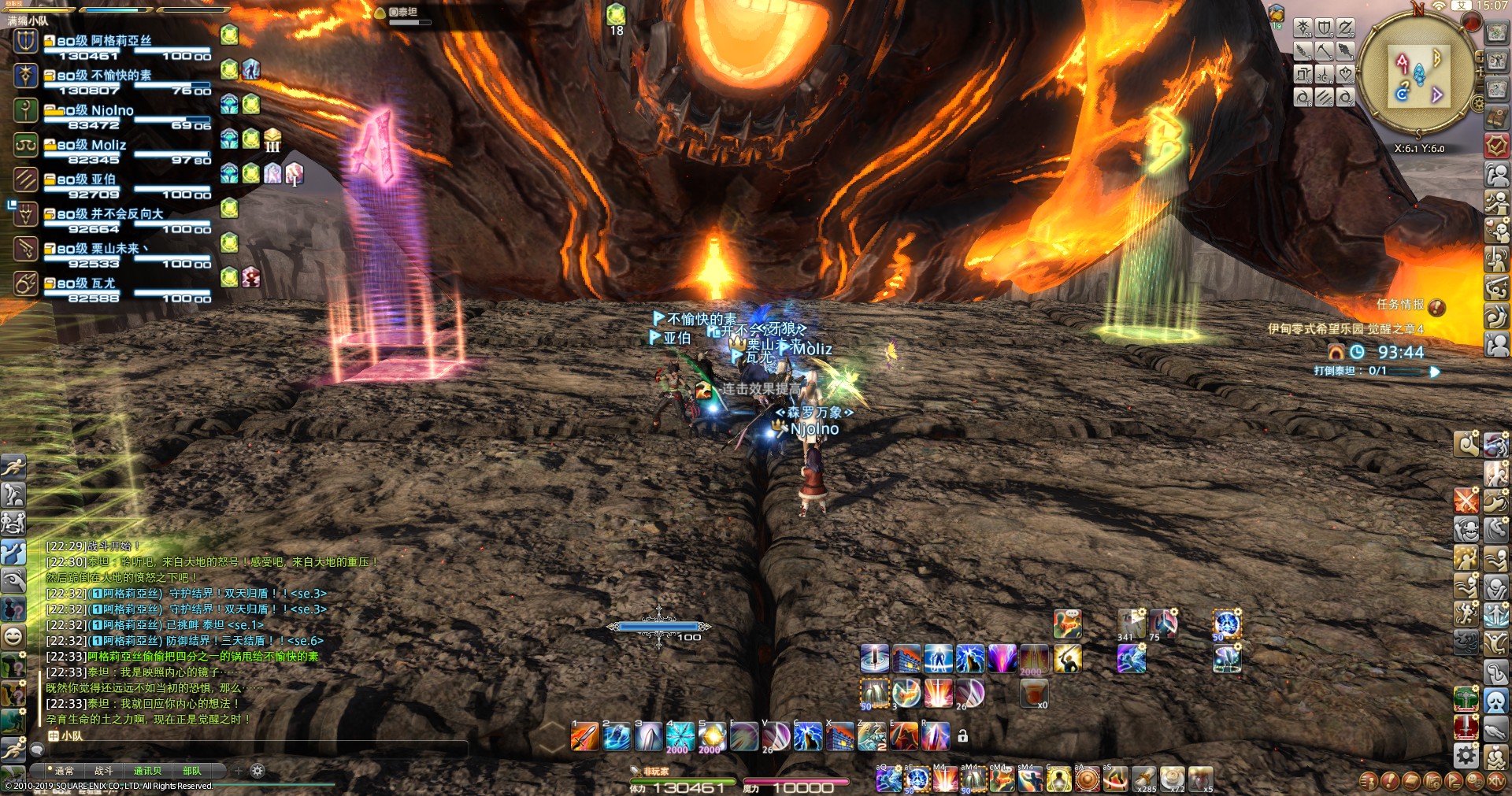Image resolution: width=1512 pixels, height=796 pixels.
Task: Select the scroll item with x285 count
Action: tap(1143, 779)
